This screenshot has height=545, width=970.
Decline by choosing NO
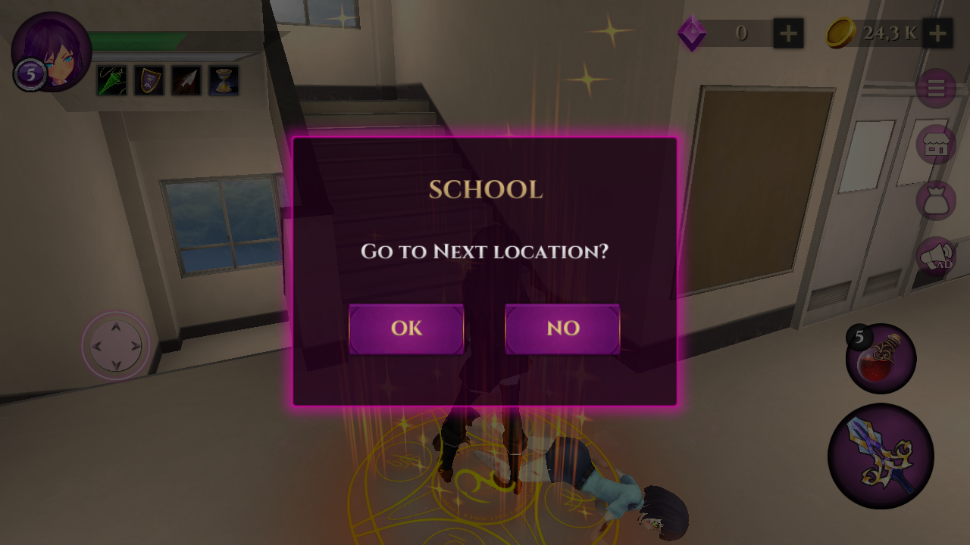(562, 329)
